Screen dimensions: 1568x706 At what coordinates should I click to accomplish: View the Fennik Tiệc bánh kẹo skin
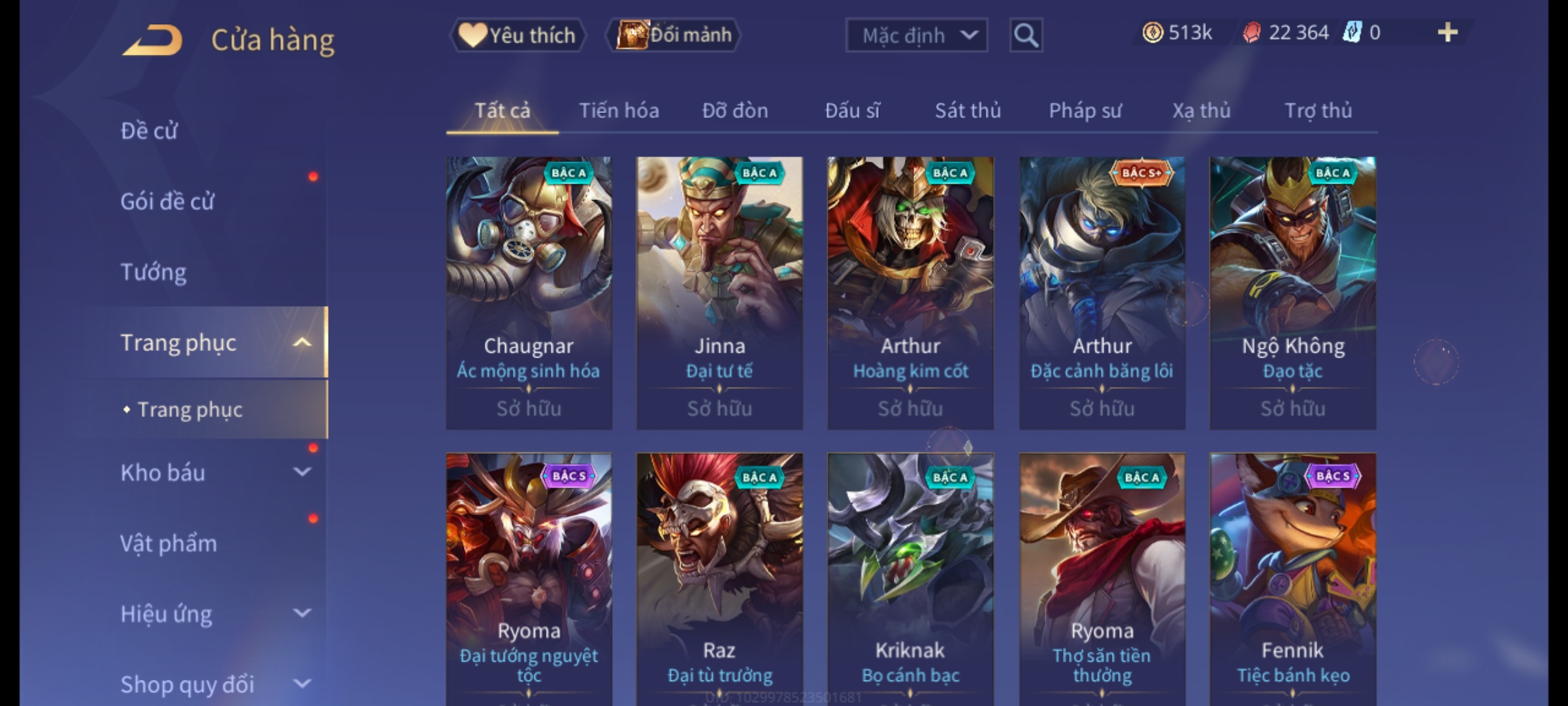point(1292,579)
